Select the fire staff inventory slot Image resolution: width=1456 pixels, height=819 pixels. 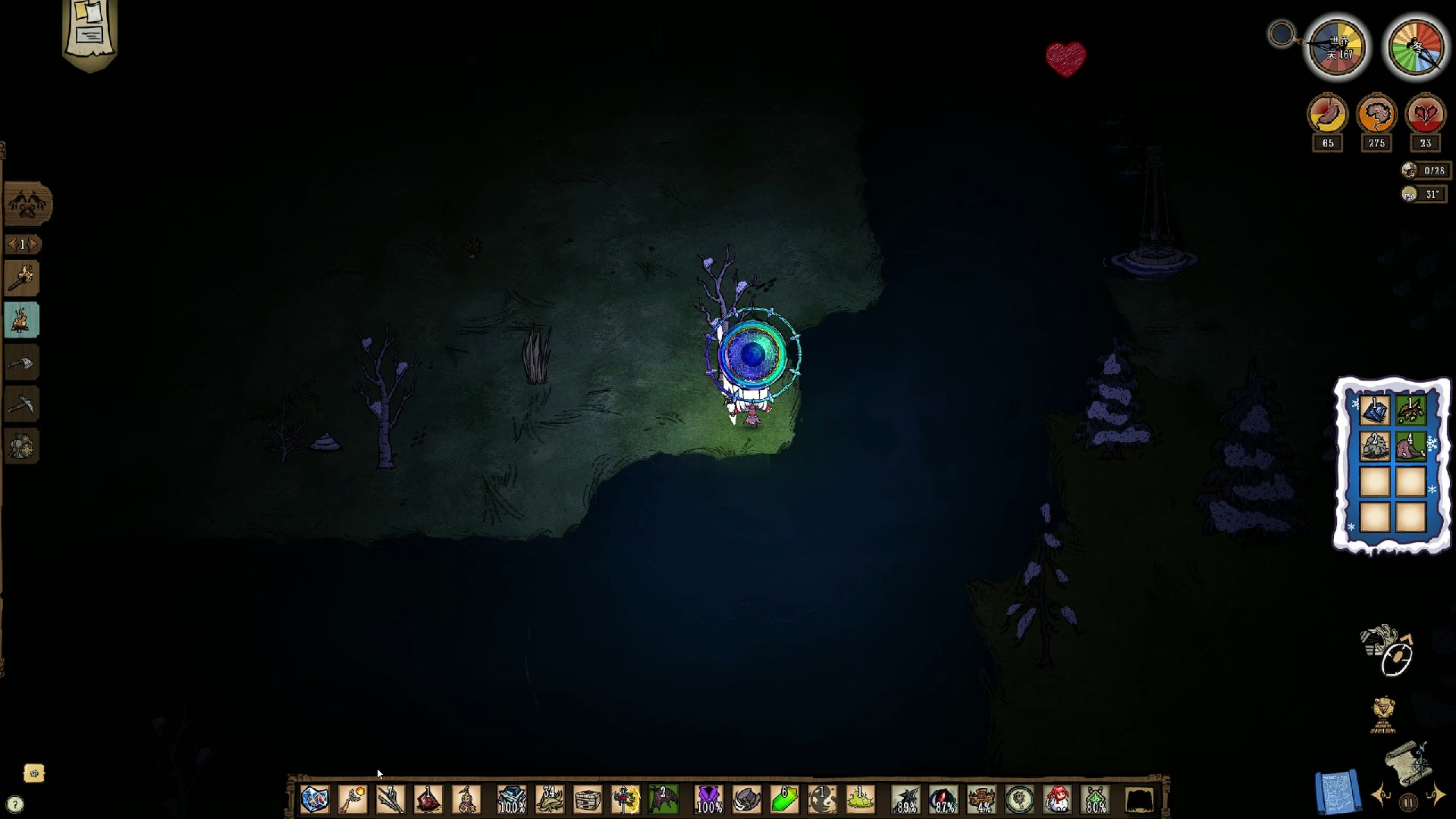click(353, 799)
